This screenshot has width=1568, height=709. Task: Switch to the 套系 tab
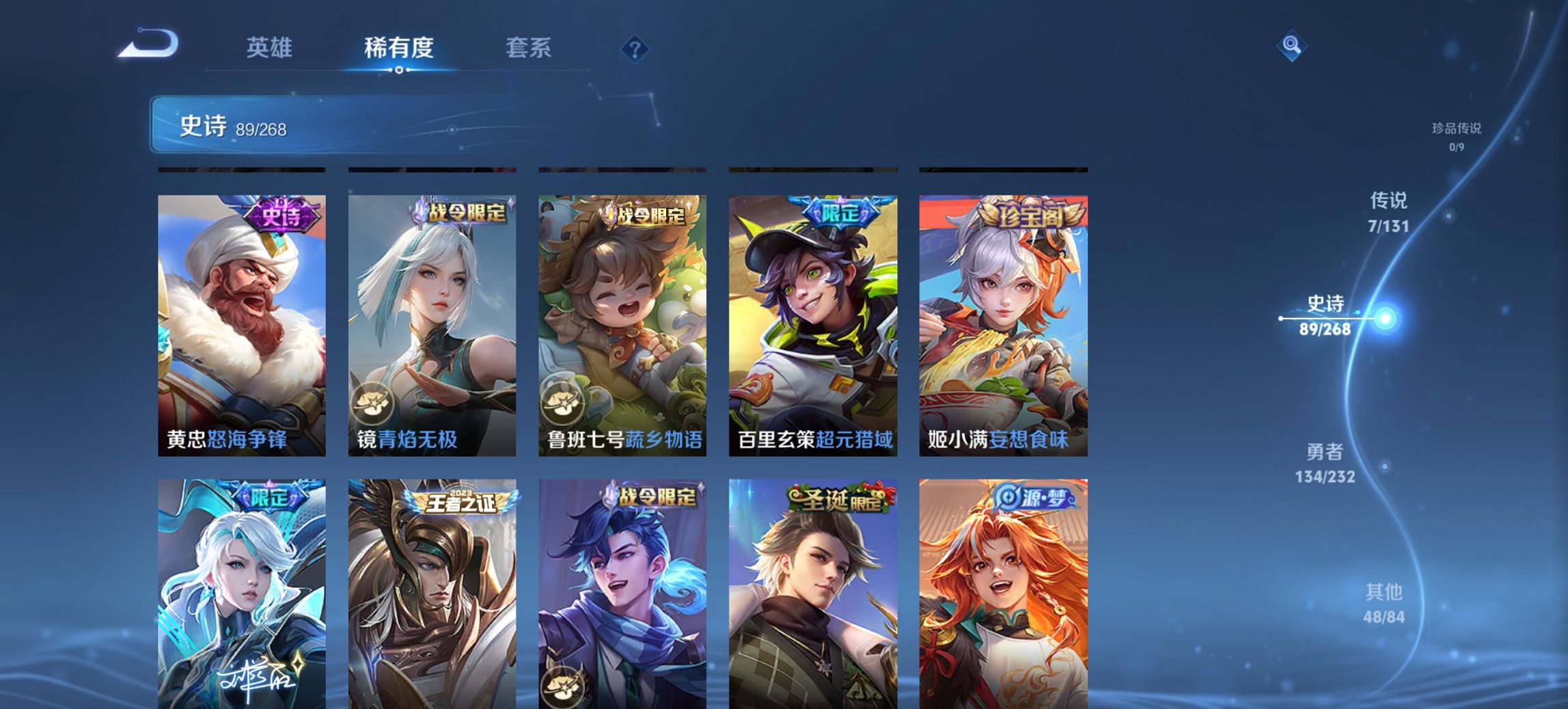(528, 48)
